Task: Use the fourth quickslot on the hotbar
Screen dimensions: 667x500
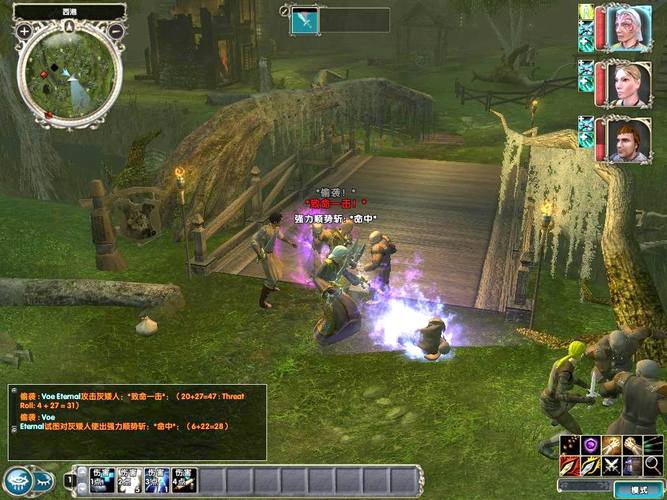Action: [x=184, y=480]
